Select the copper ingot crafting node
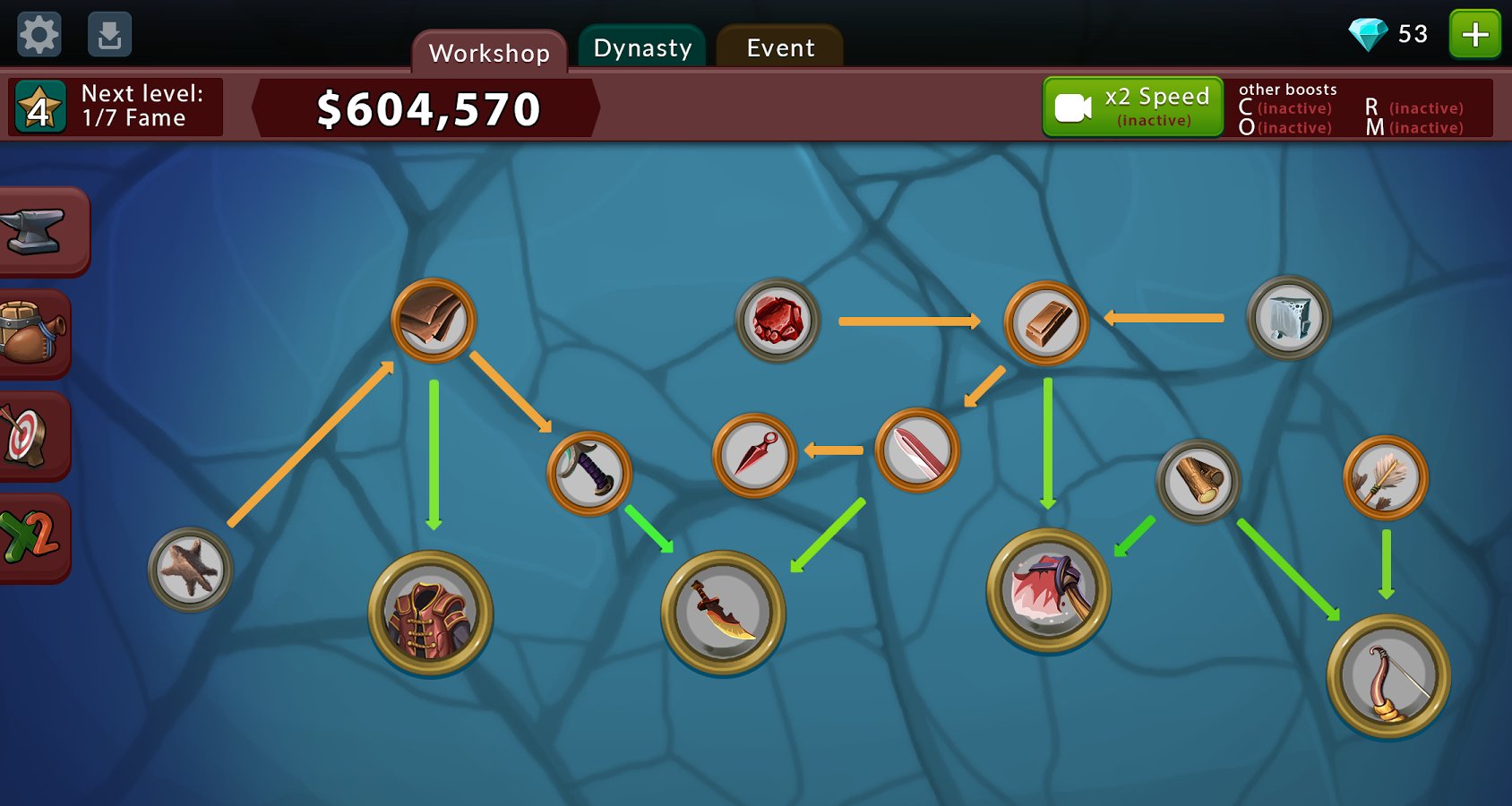The width and height of the screenshot is (1512, 806). (x=1045, y=323)
